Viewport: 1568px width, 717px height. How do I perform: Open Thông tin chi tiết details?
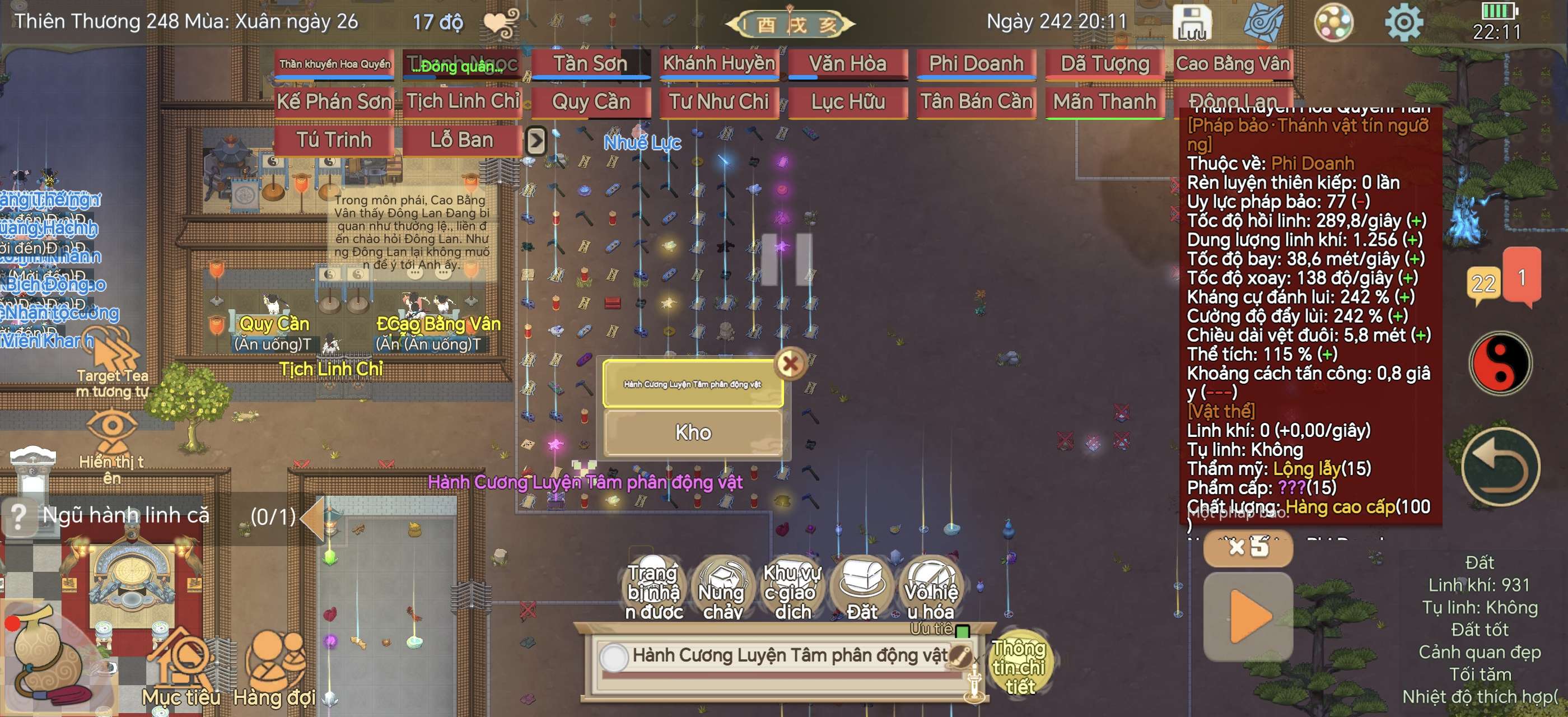[x=1020, y=665]
